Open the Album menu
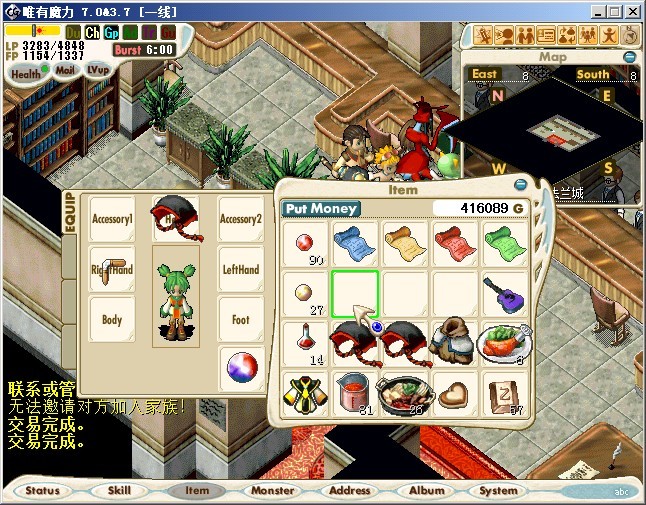646x505 pixels. coord(426,491)
